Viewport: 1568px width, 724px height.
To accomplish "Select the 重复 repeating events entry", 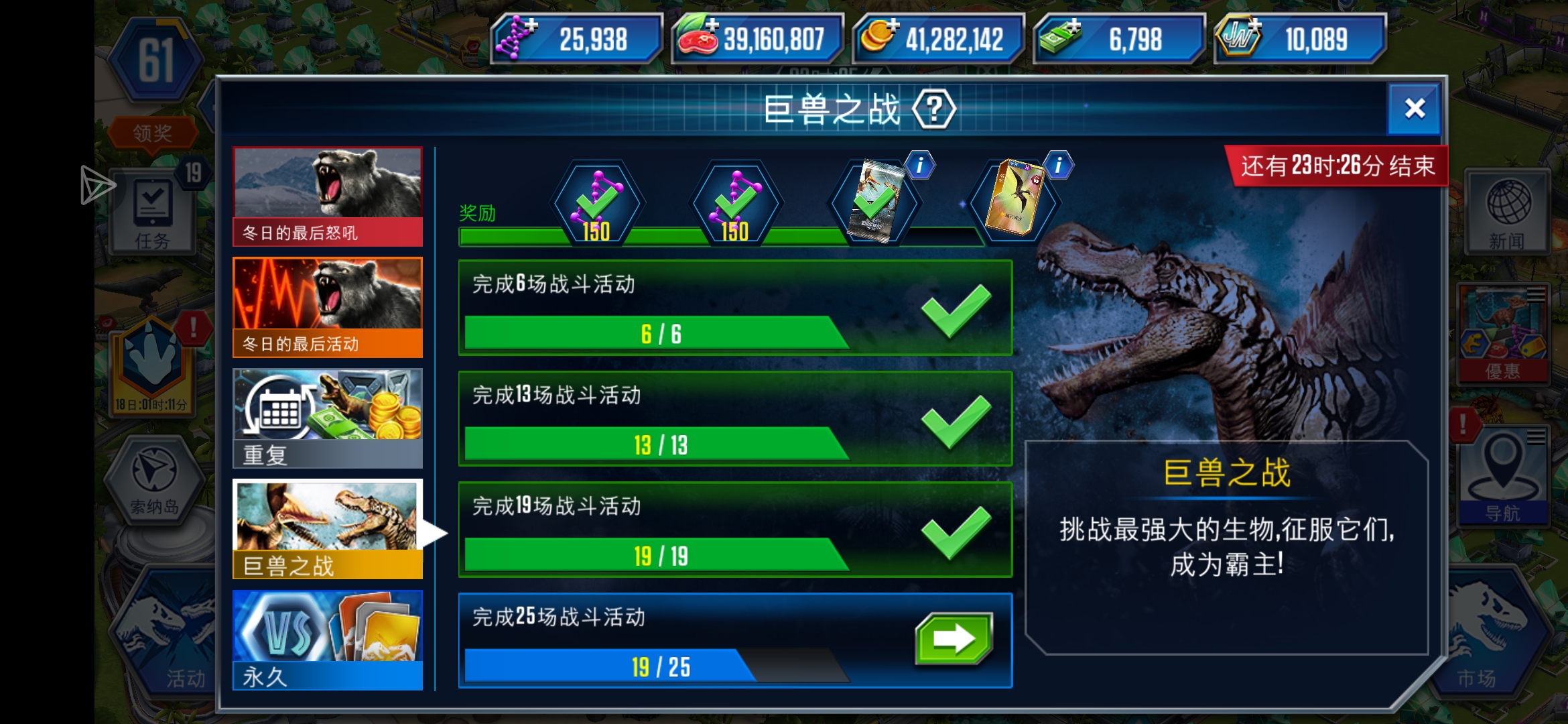I will click(327, 416).
